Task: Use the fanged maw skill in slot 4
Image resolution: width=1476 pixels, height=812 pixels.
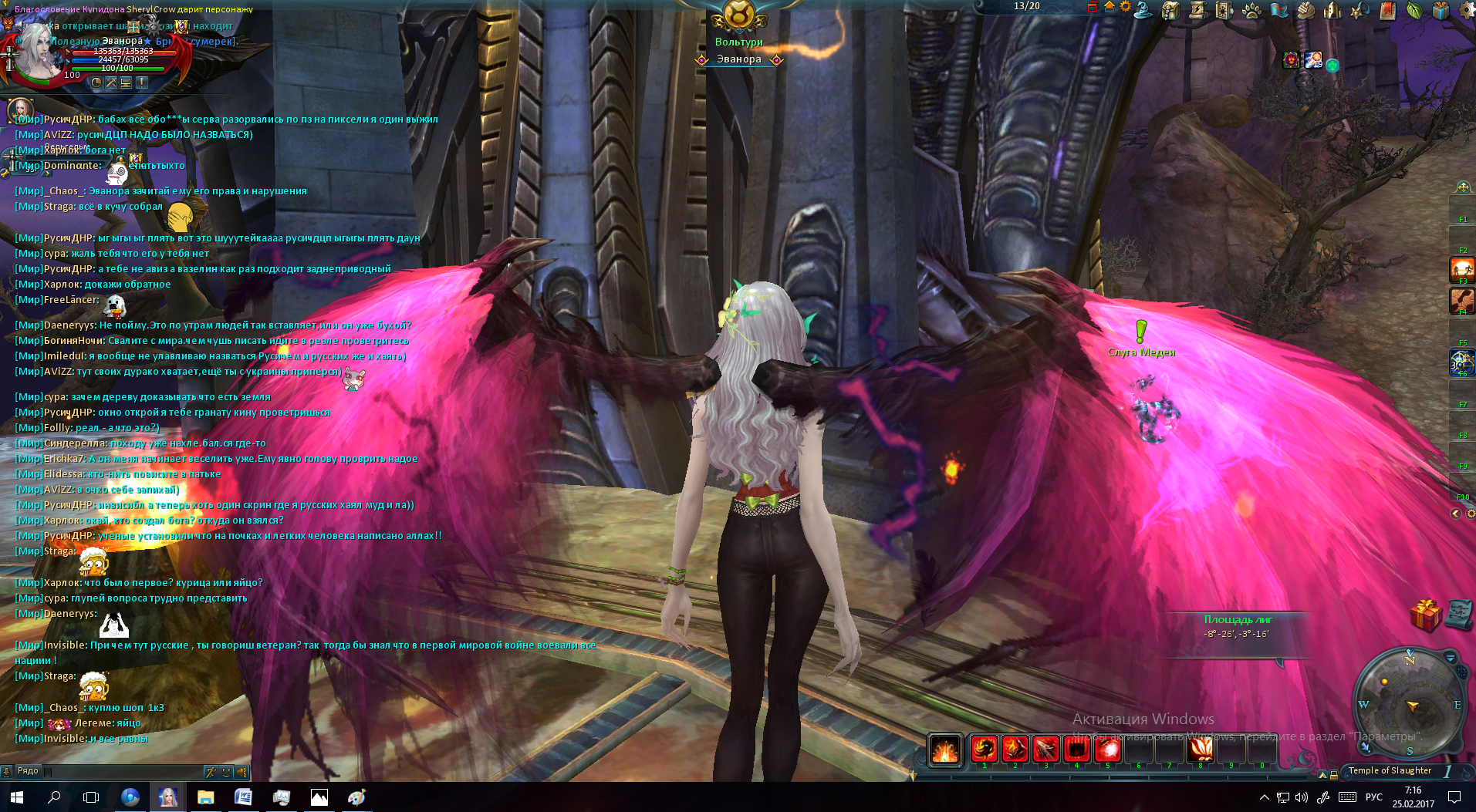Action: 1076,748
